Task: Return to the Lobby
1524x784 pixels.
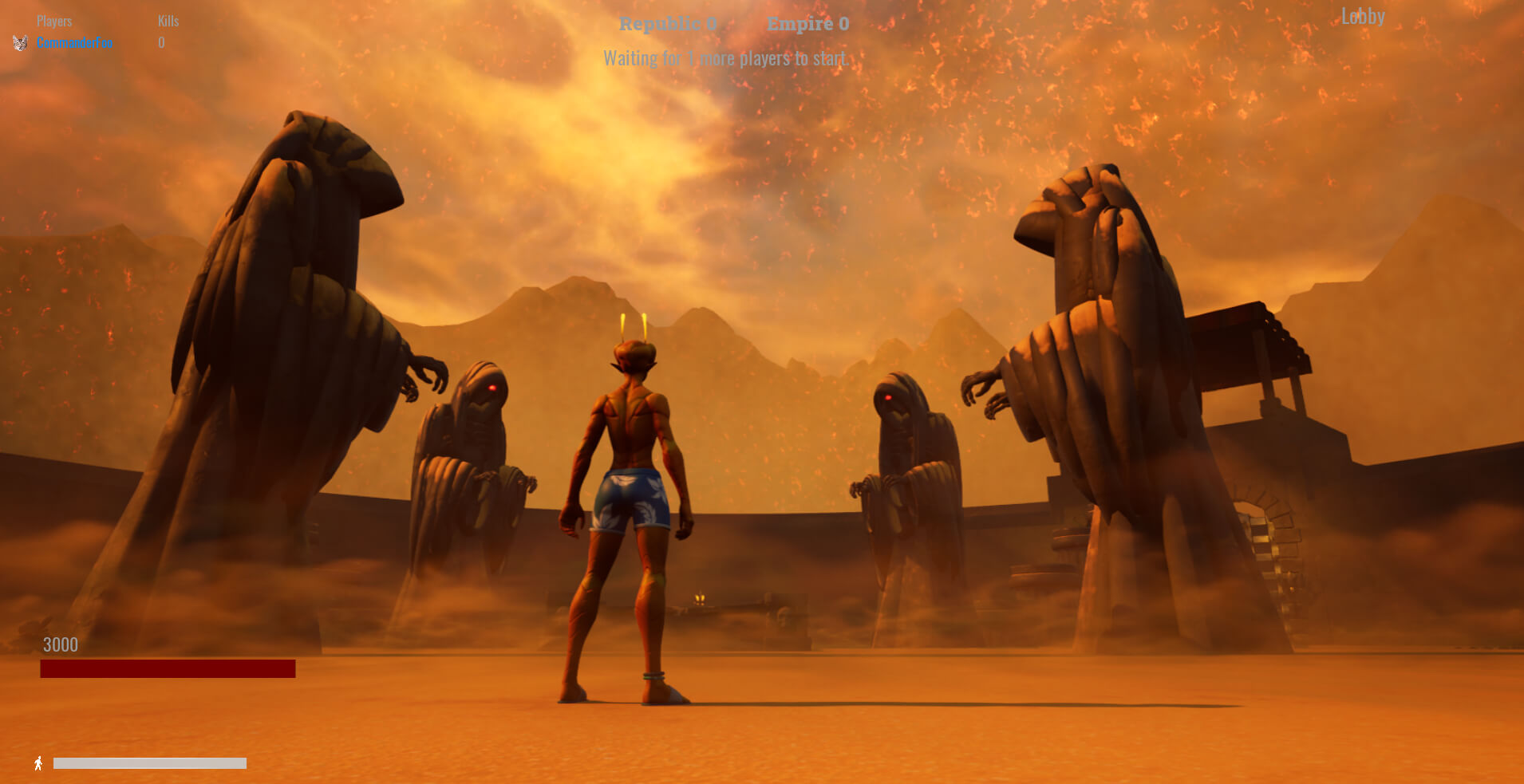Action: tap(1362, 17)
